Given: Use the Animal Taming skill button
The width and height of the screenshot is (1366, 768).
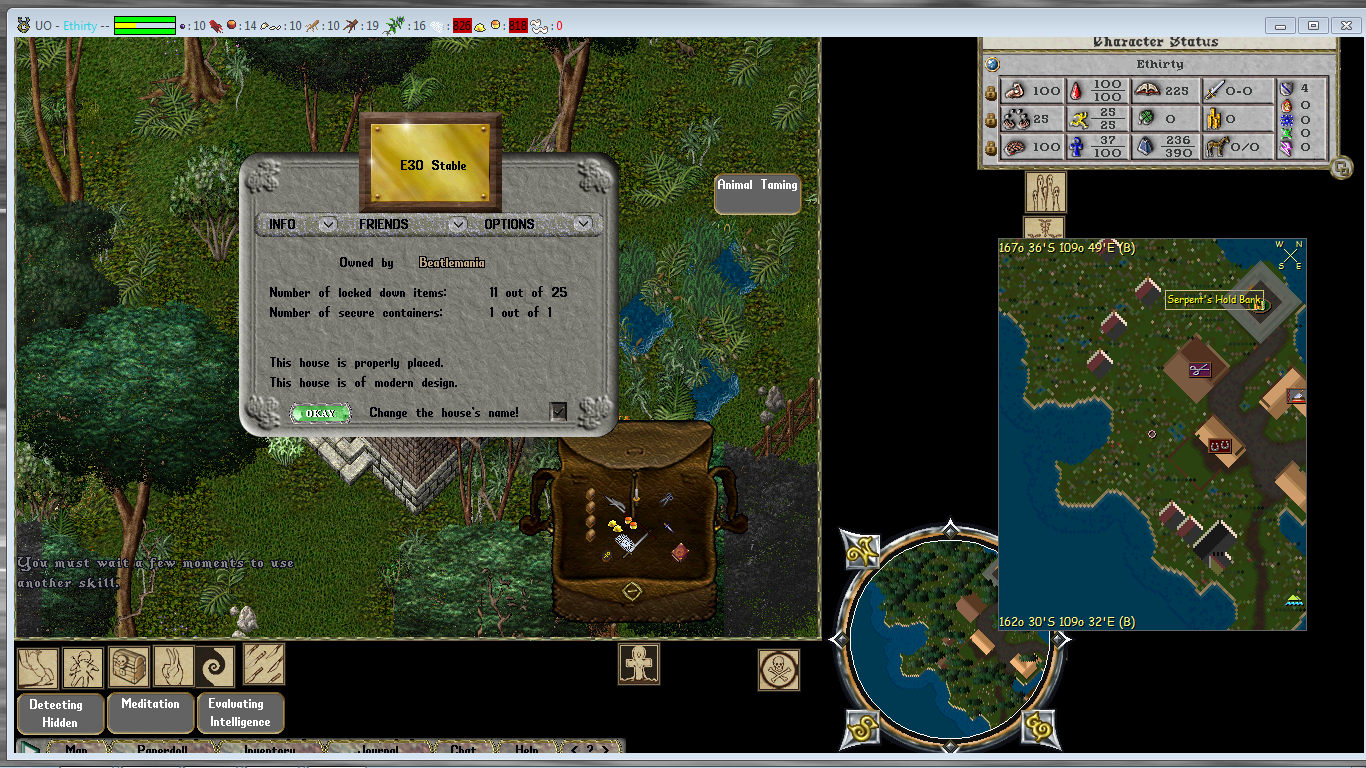Looking at the screenshot, I should tap(757, 194).
